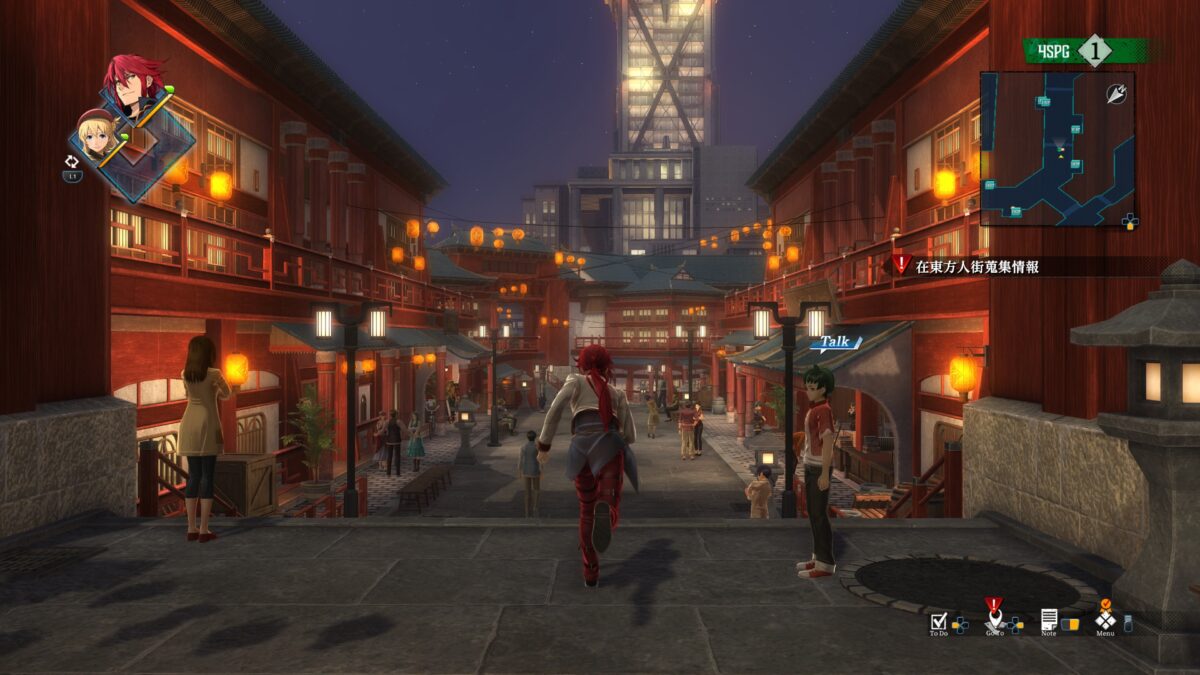Viewport: 1200px width, 675px height.
Task: Select the Go To fast travel icon
Action: tap(993, 618)
